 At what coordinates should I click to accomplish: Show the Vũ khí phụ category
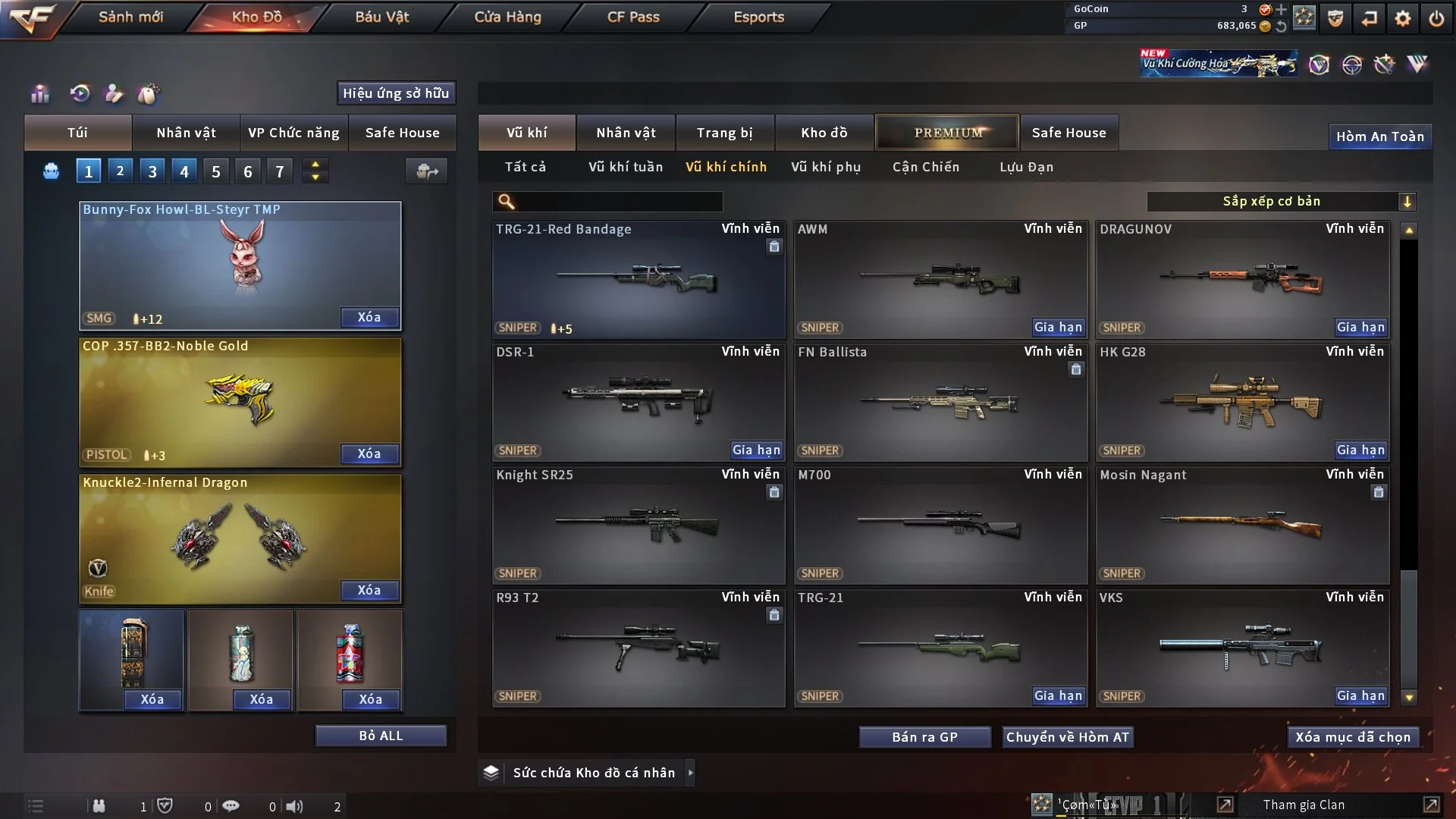tap(825, 167)
